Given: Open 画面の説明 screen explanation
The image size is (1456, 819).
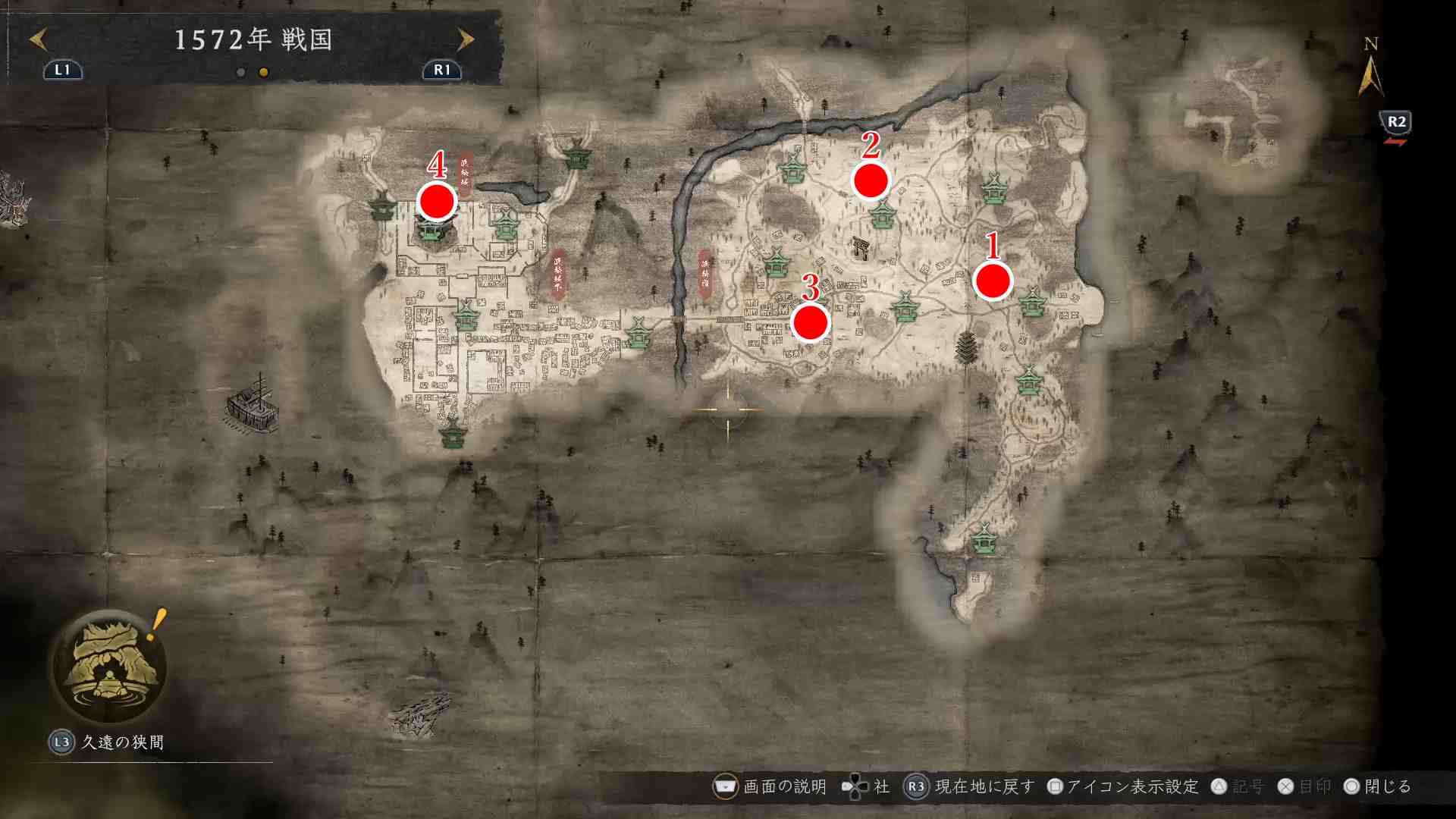Looking at the screenshot, I should 771,786.
